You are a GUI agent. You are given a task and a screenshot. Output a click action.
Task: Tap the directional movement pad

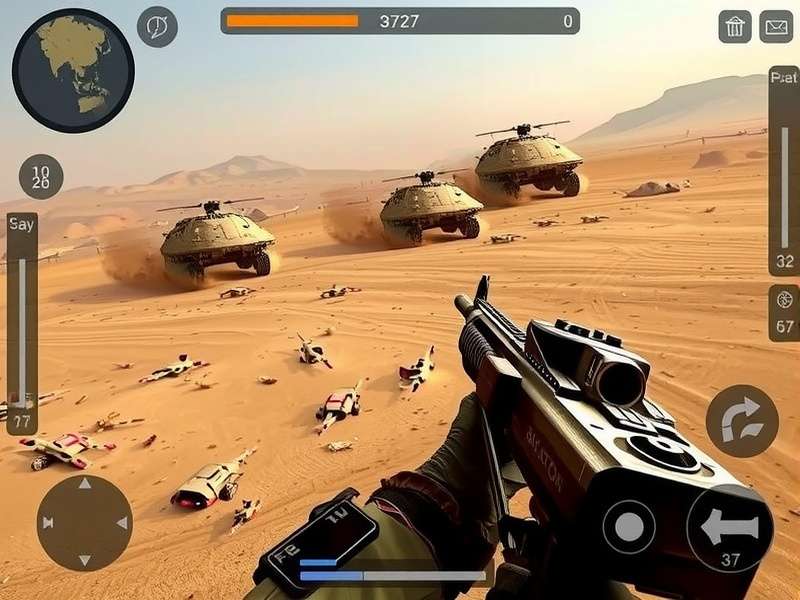[x=84, y=522]
